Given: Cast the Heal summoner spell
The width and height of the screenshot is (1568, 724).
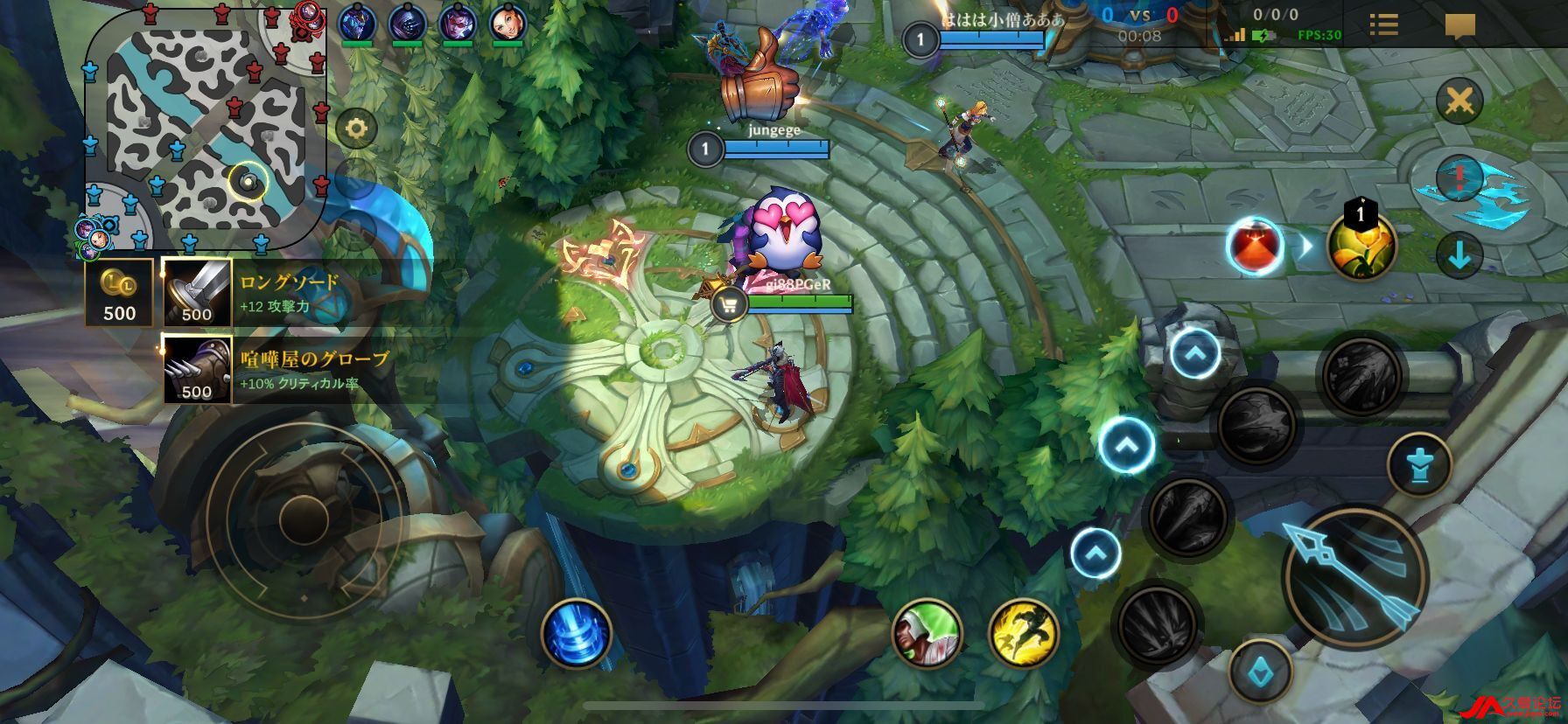Looking at the screenshot, I should pyautogui.click(x=927, y=632).
